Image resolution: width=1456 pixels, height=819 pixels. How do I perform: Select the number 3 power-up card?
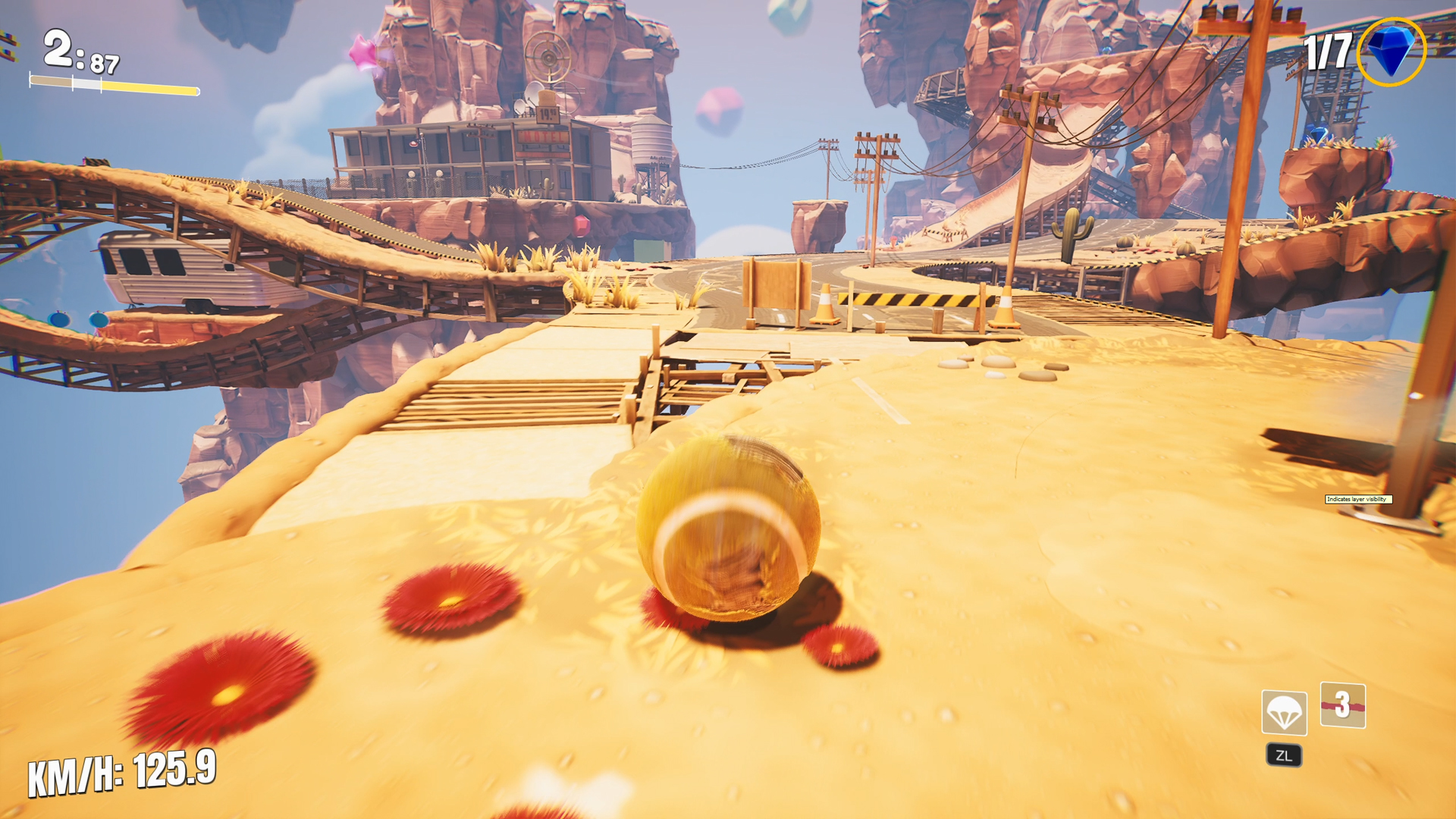(x=1342, y=705)
